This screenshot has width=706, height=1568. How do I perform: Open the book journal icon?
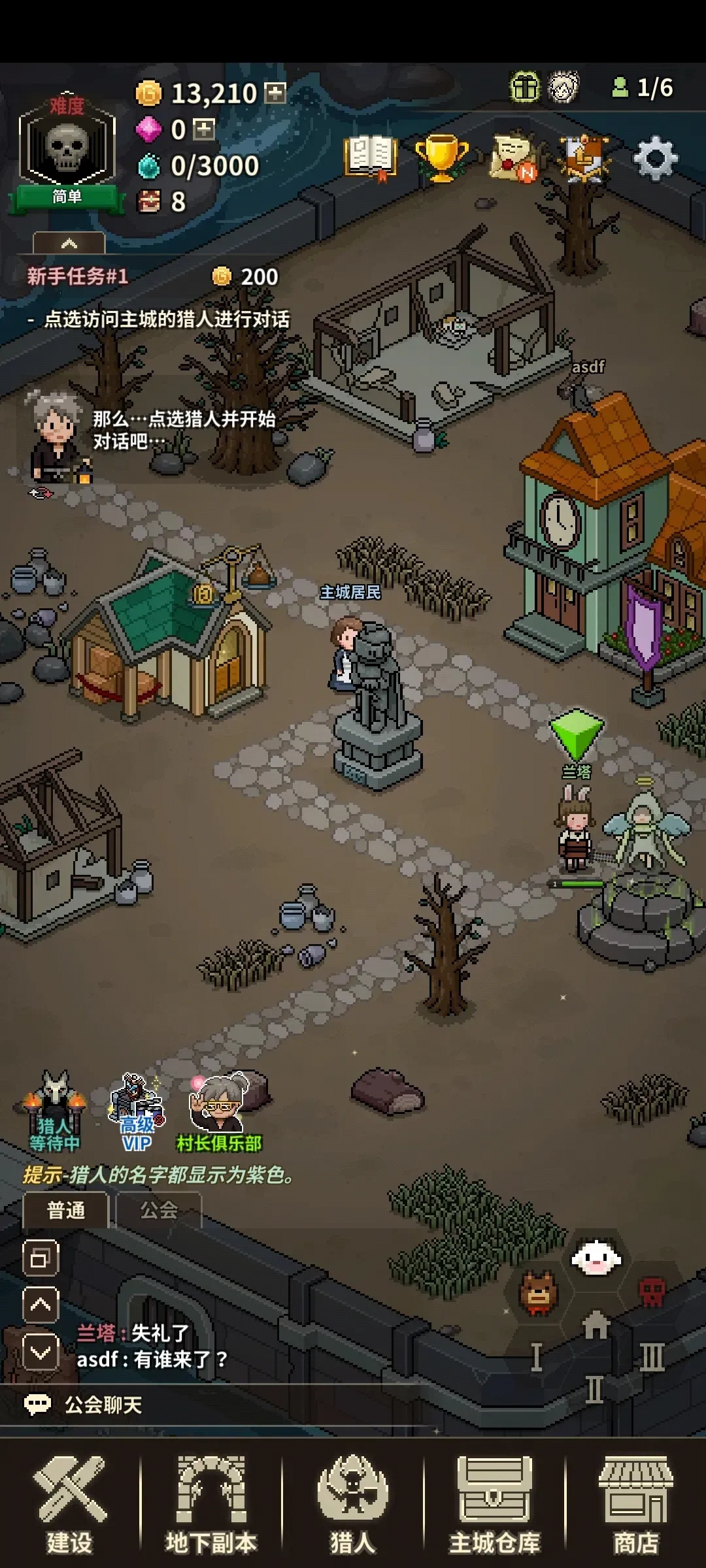tap(371, 157)
